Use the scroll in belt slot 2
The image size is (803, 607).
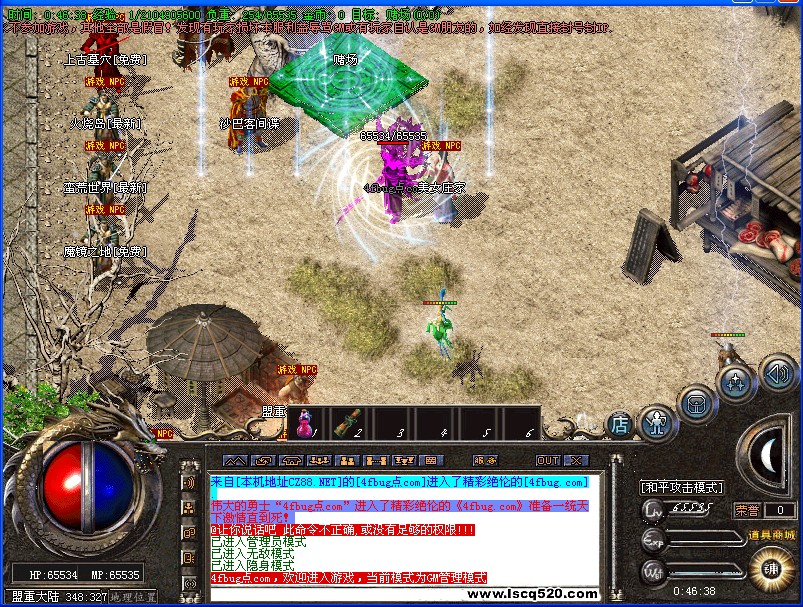[348, 423]
